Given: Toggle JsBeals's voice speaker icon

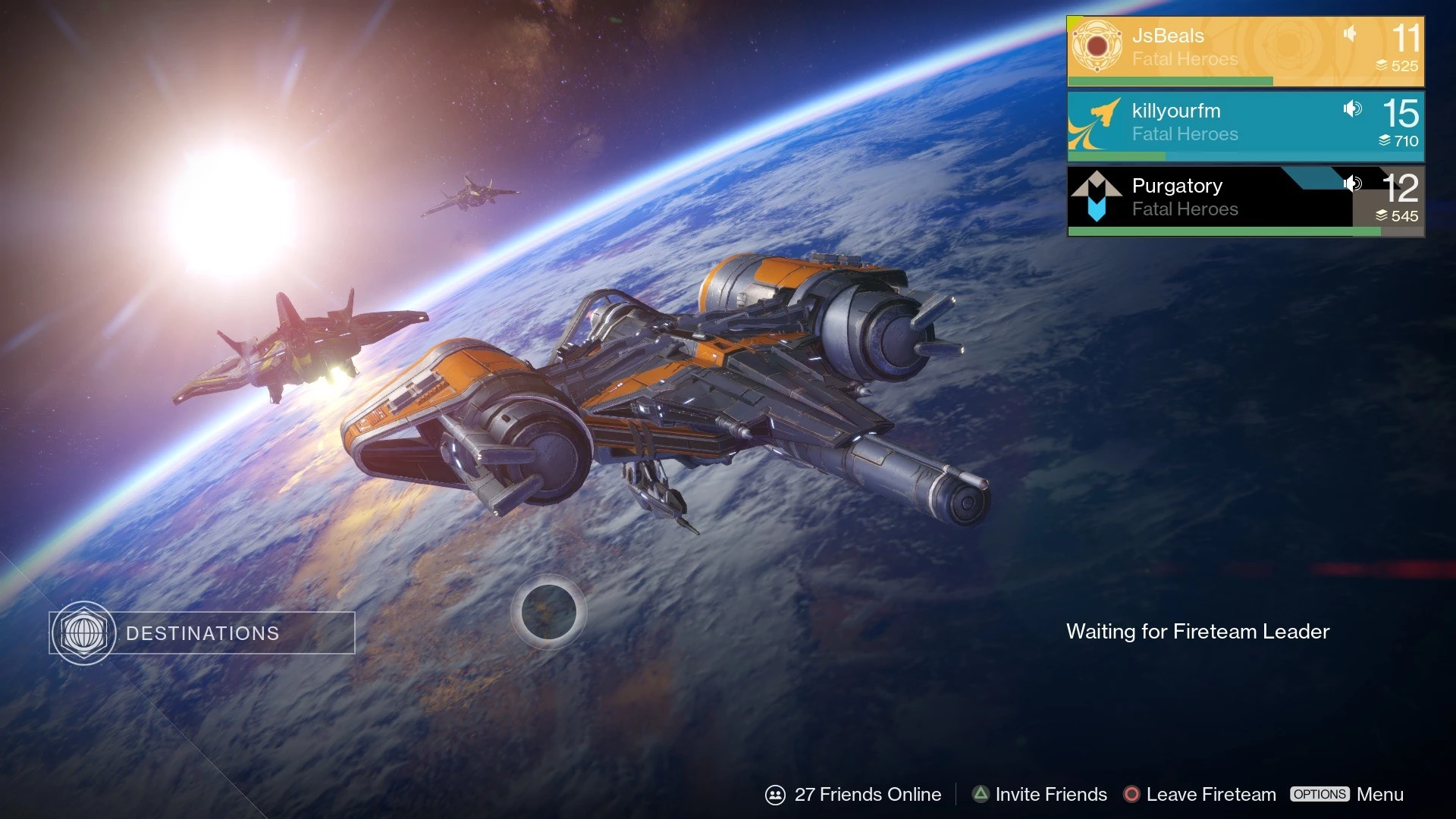Looking at the screenshot, I should (1350, 33).
